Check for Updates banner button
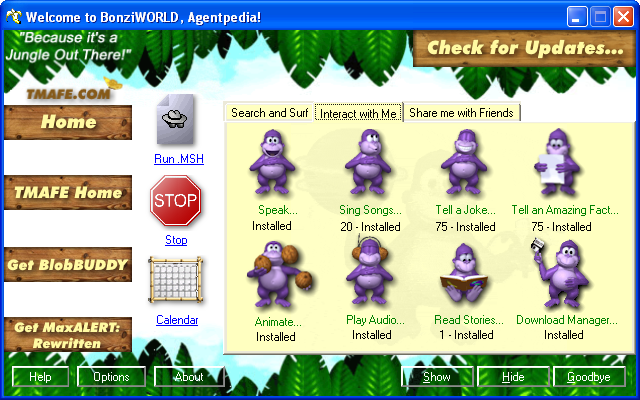 coord(524,48)
